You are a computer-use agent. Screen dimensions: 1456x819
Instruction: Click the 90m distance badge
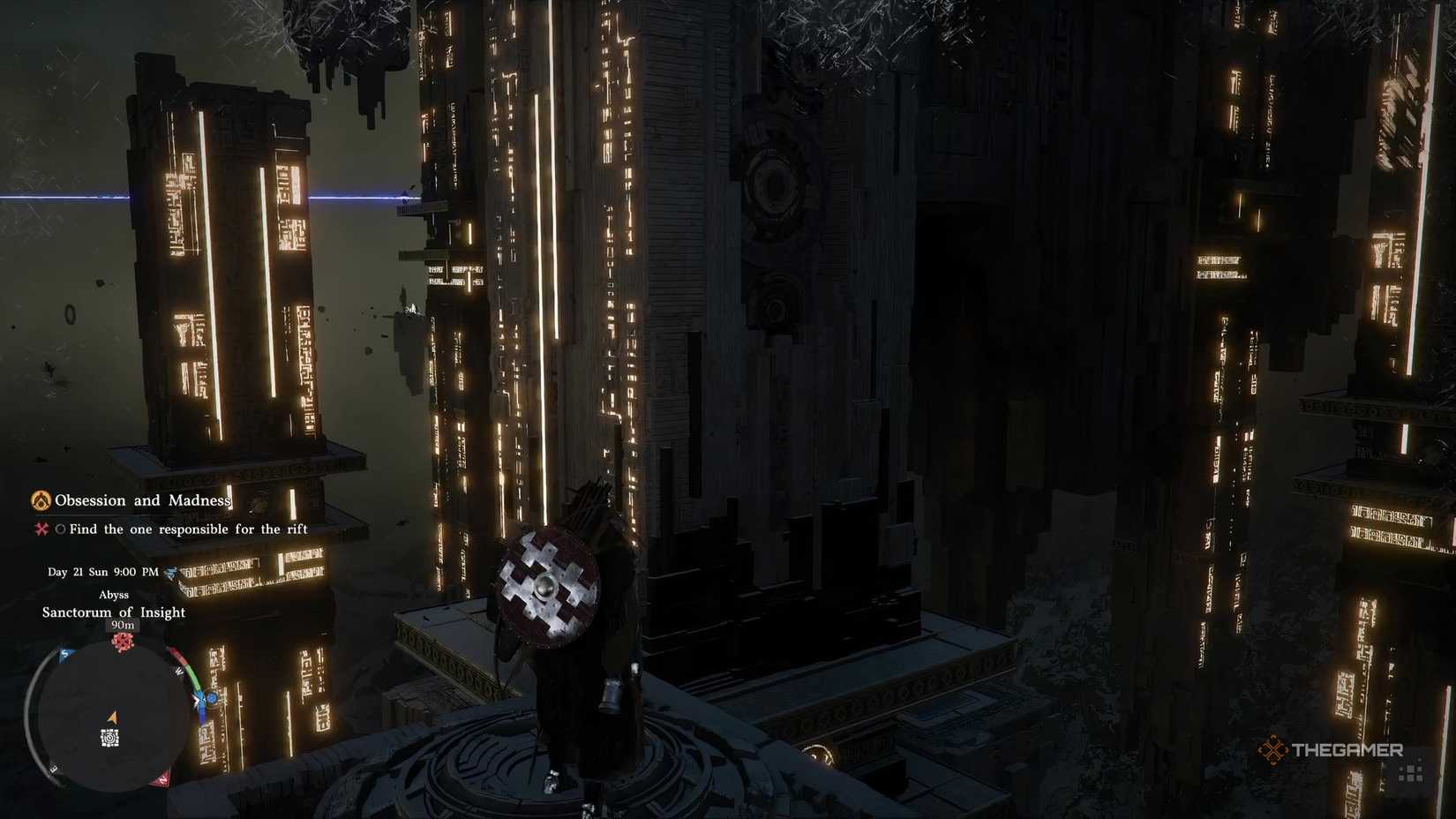pos(124,626)
